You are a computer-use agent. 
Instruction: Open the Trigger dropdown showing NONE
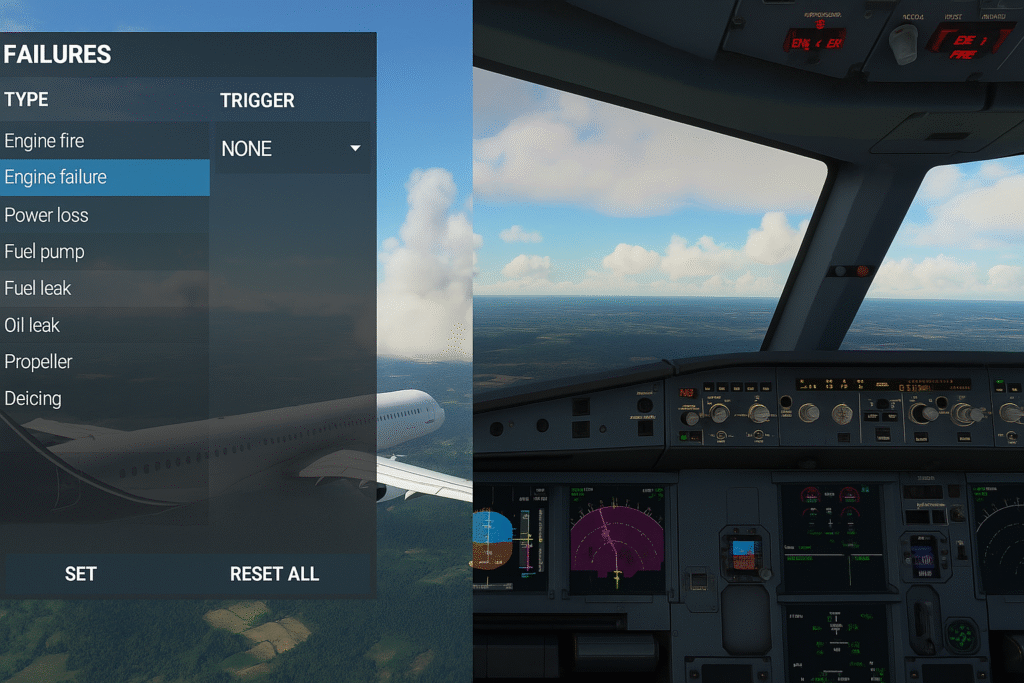(x=291, y=149)
